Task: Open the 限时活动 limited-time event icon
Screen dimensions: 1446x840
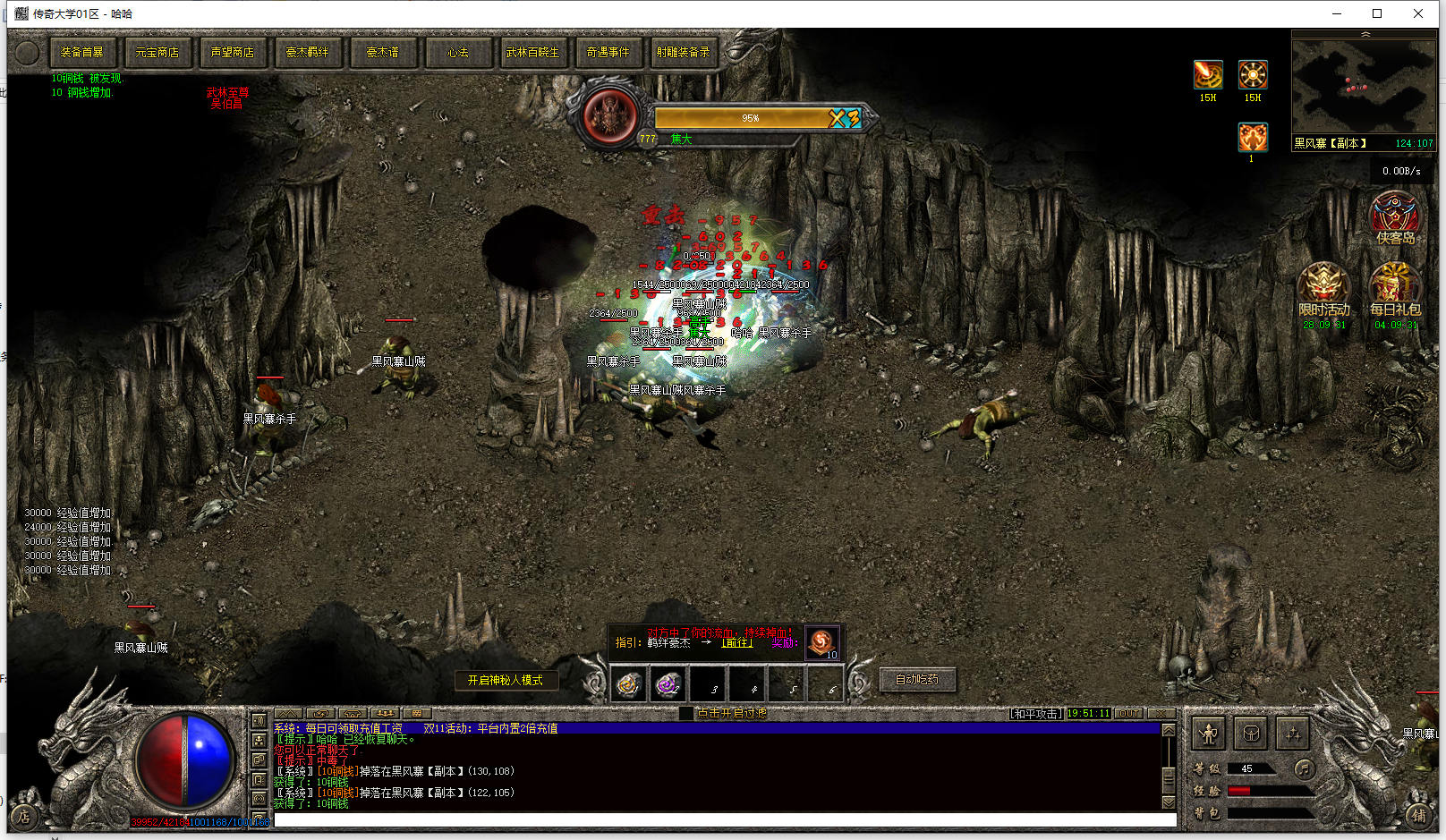Action: click(1324, 289)
